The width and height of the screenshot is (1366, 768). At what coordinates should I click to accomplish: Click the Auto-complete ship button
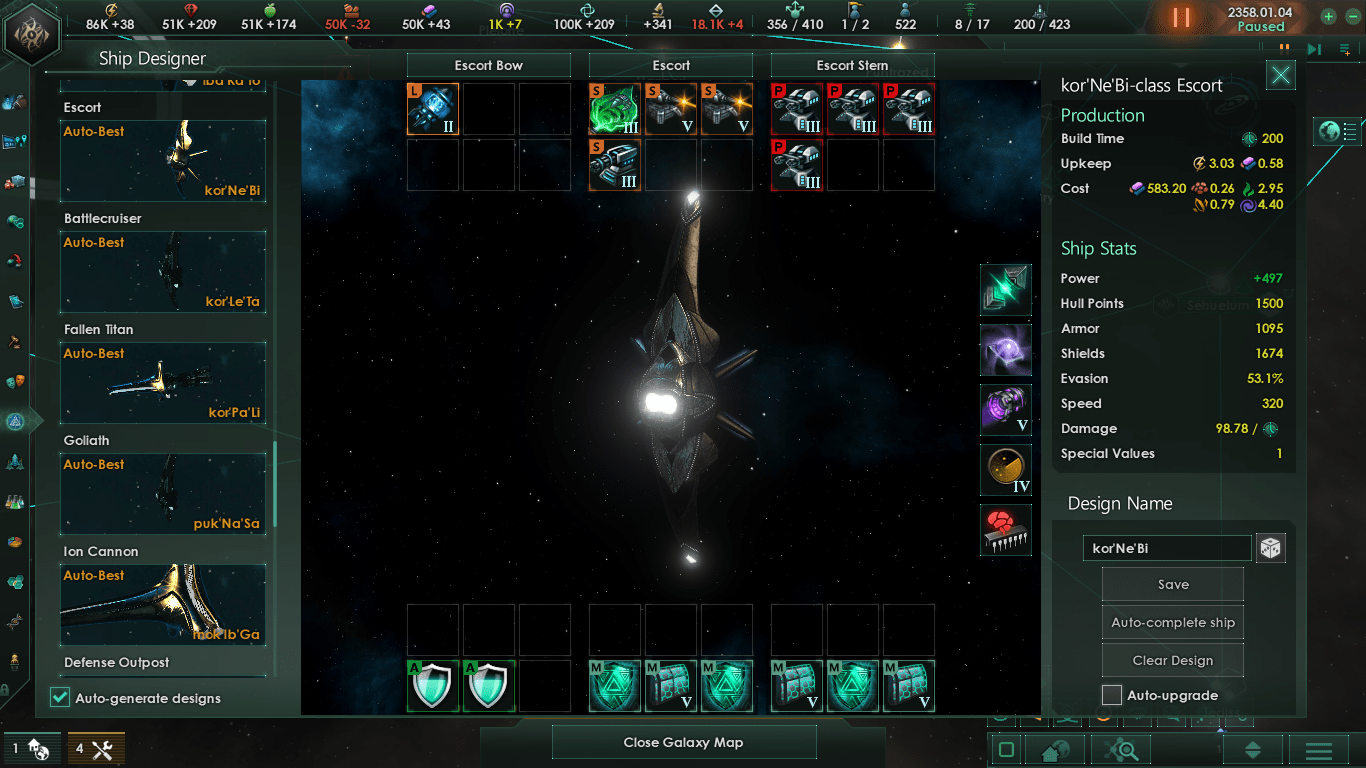1173,622
